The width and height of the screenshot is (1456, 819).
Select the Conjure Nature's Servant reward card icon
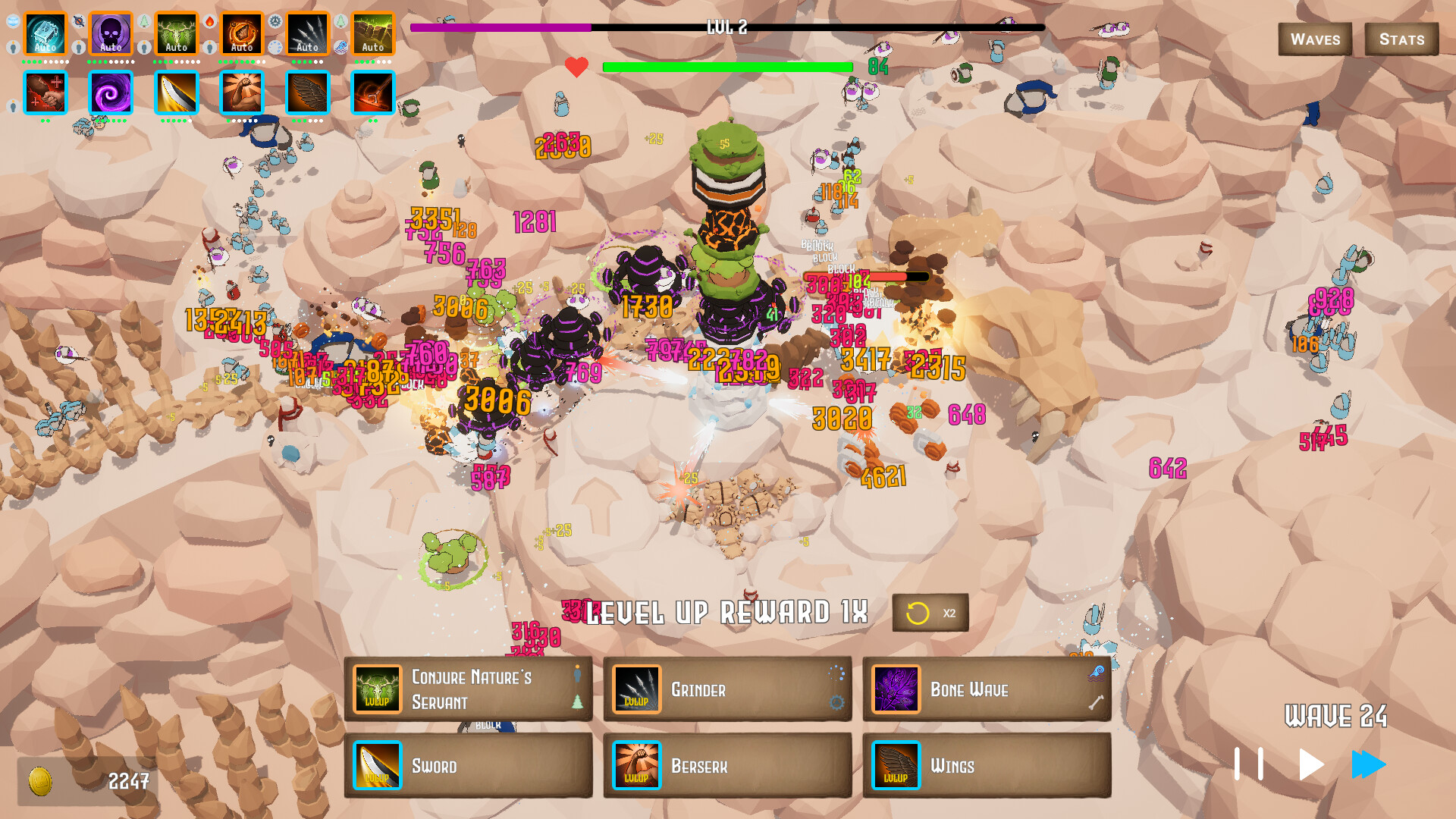click(x=377, y=690)
